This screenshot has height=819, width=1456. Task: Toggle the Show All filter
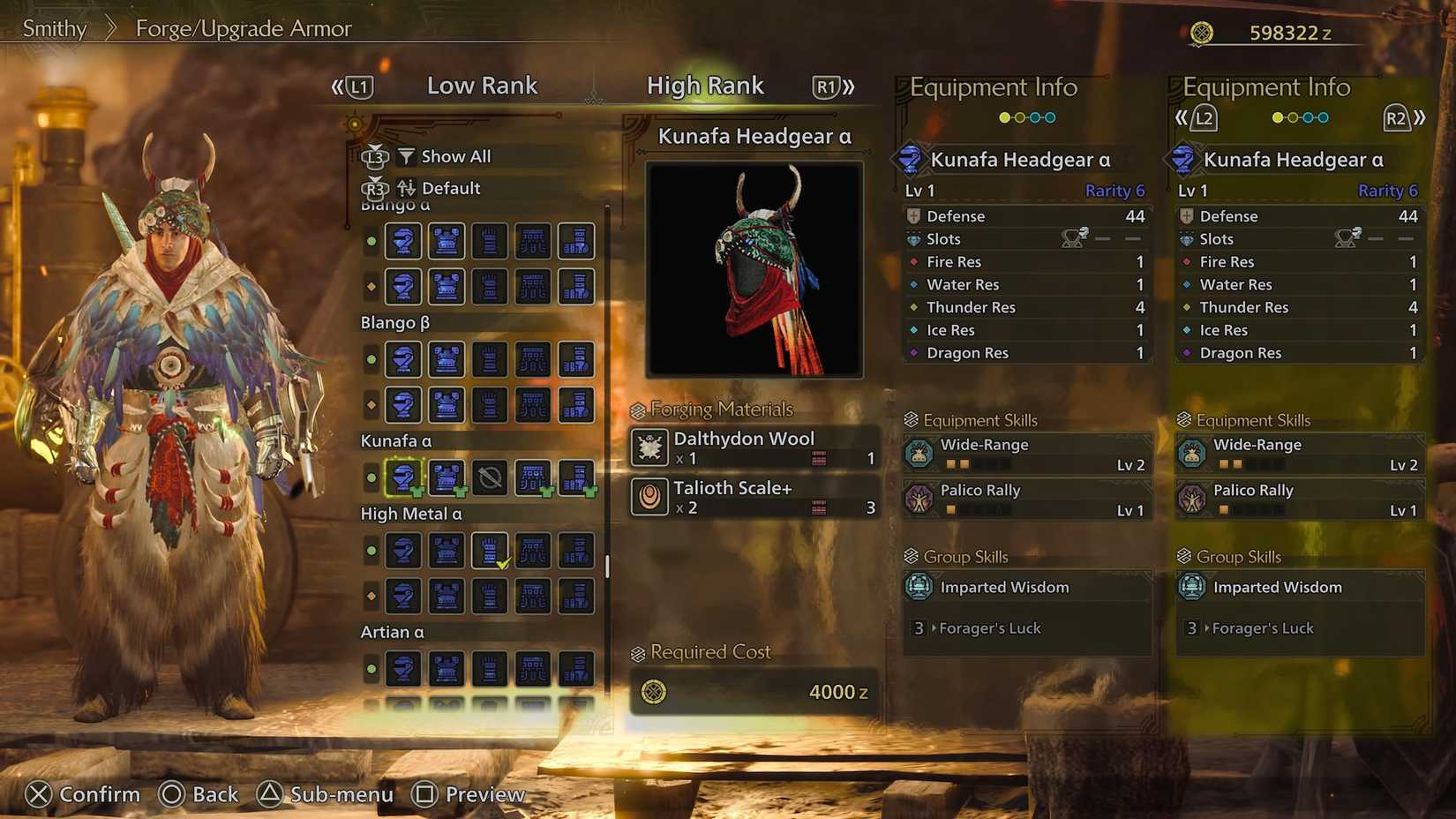[x=445, y=156]
